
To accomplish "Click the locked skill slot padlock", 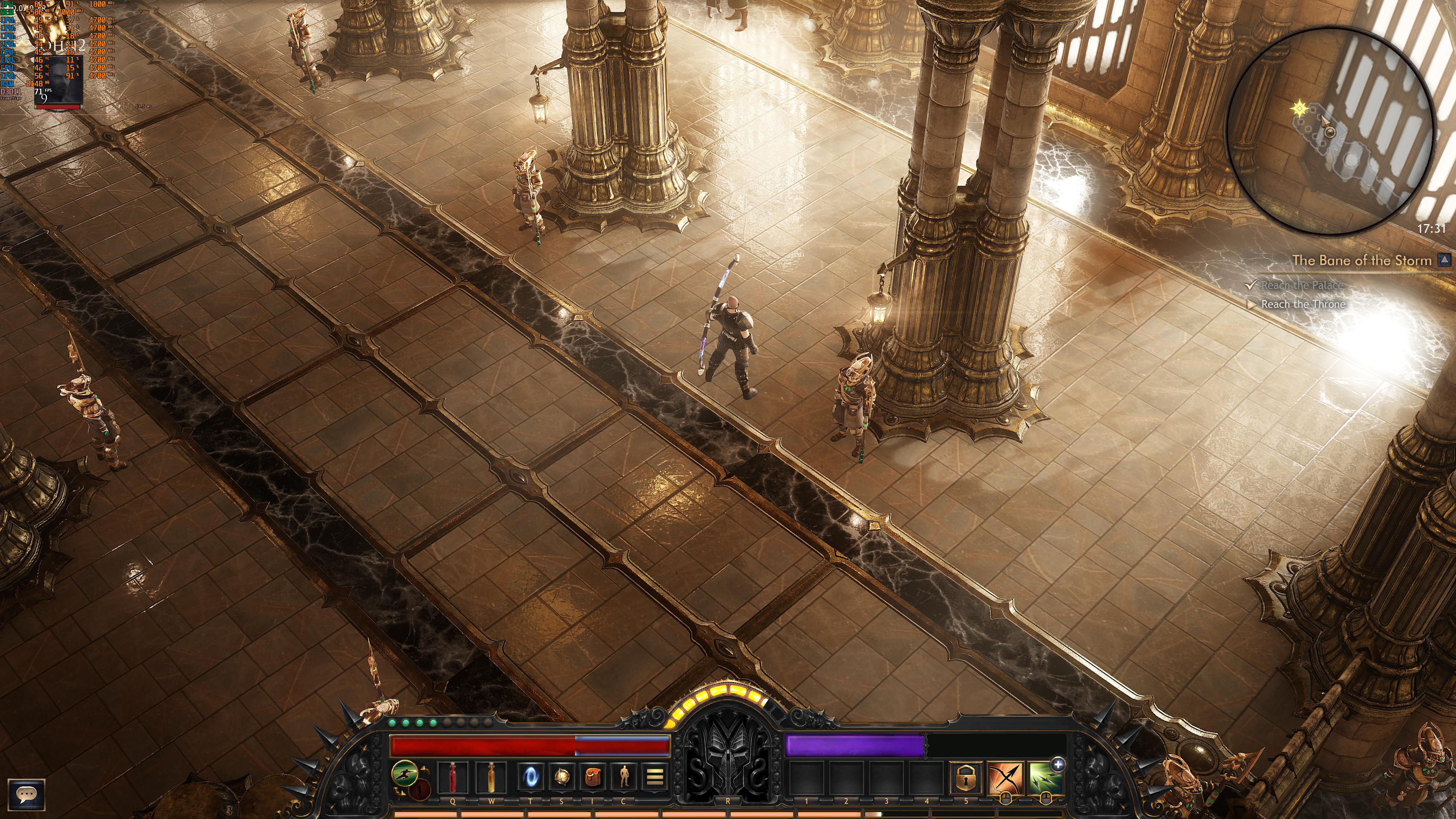I will click(965, 779).
